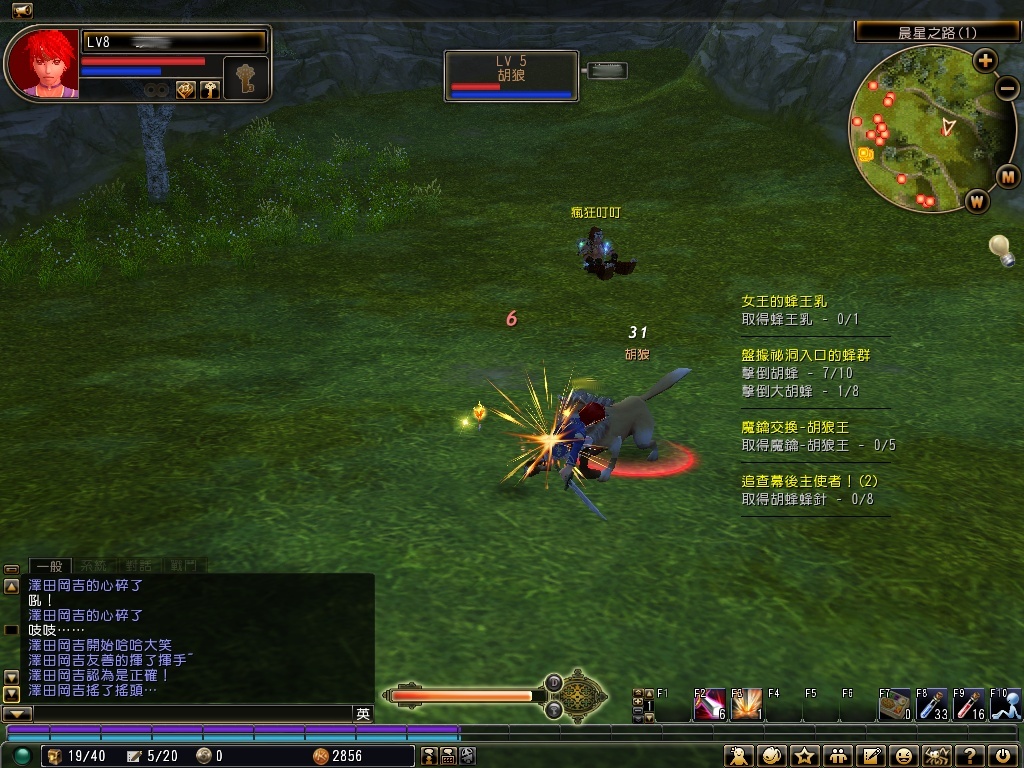The width and height of the screenshot is (1024, 768).
Task: Activate the F3 burst strike skill
Action: (746, 705)
